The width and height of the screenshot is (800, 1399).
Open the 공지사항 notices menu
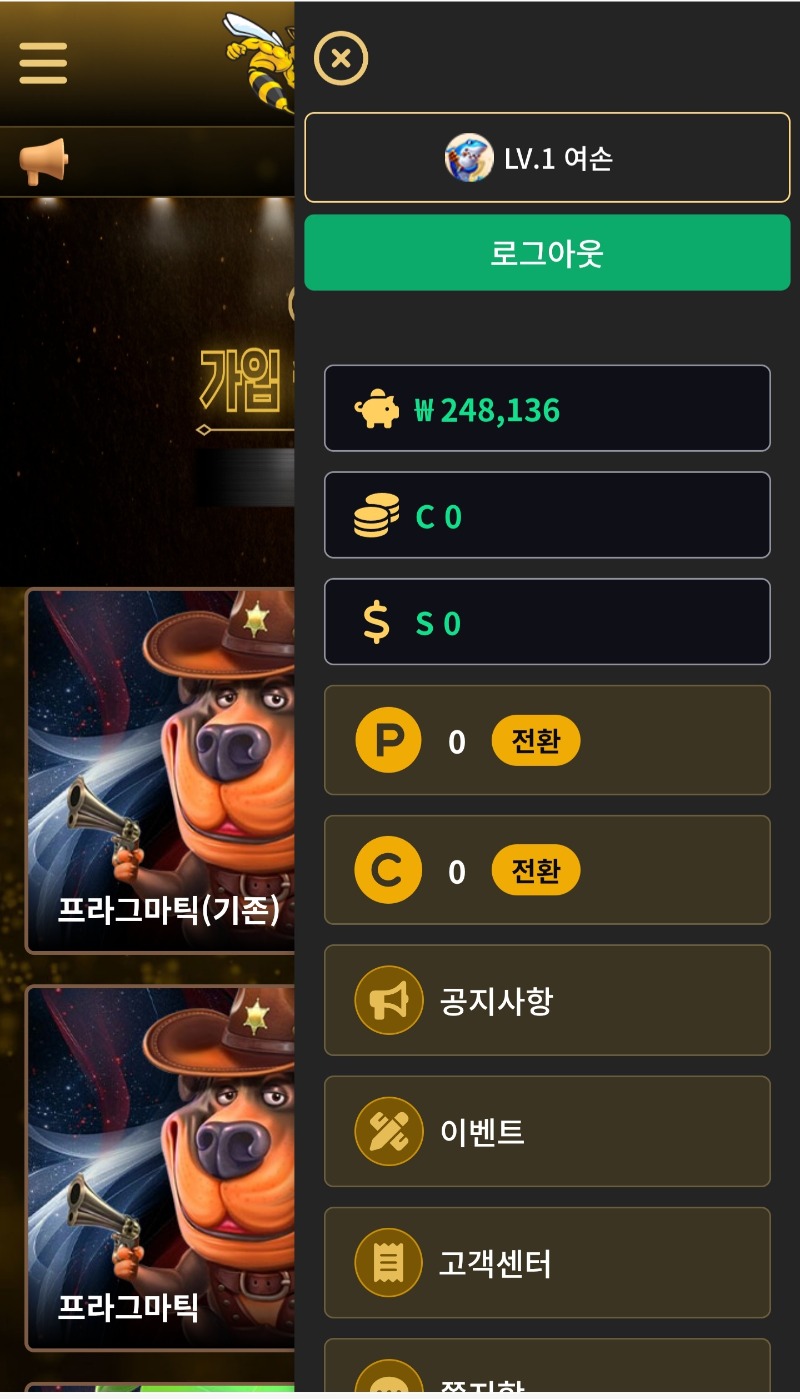click(x=547, y=1001)
